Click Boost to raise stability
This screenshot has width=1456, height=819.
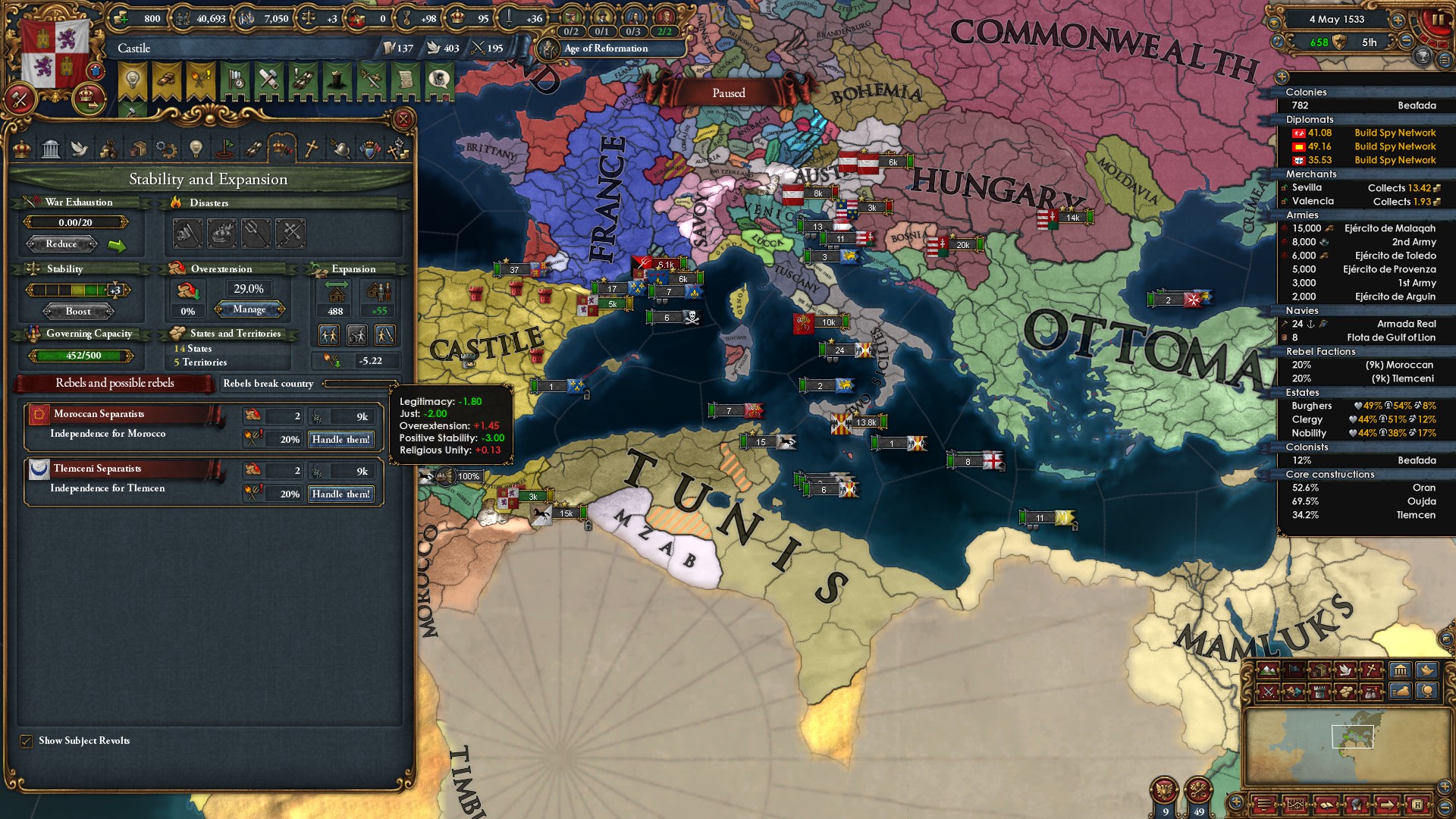[78, 311]
